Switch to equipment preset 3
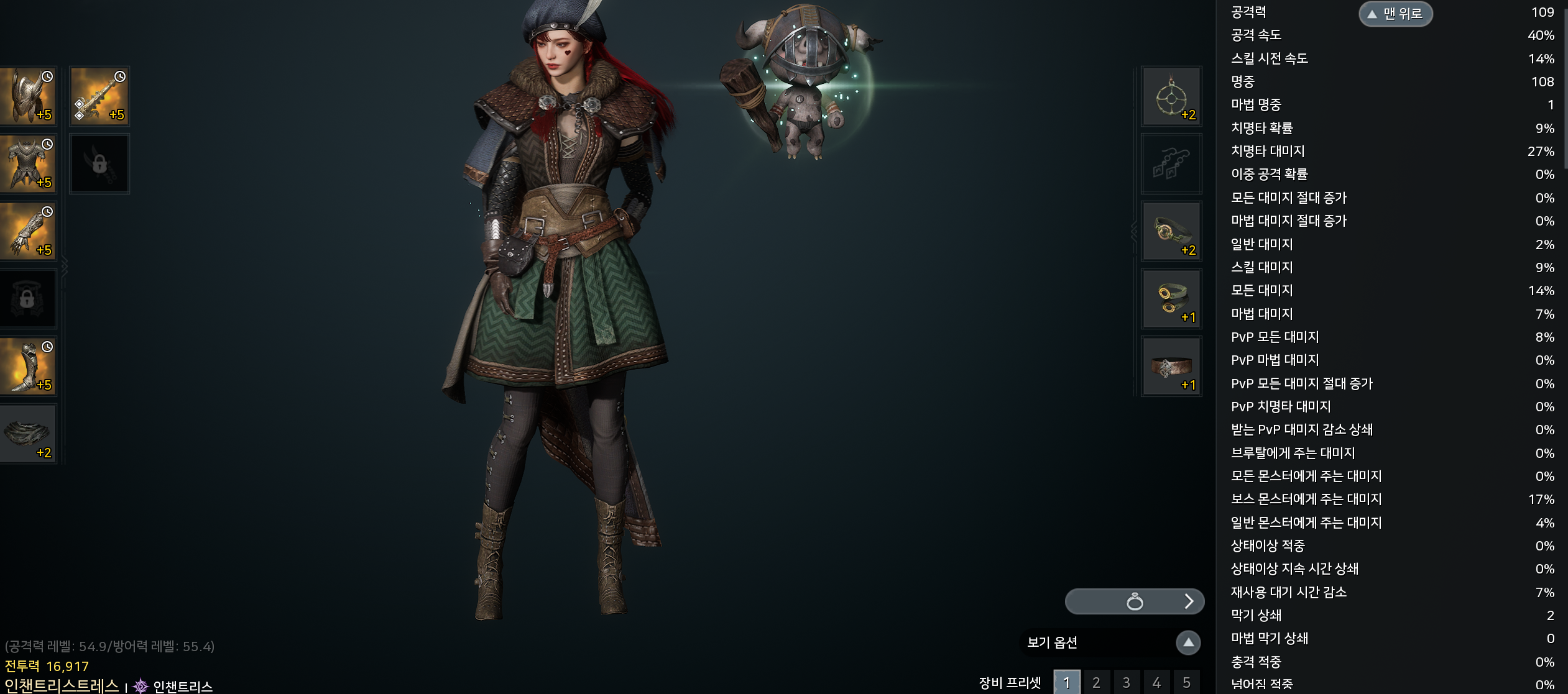The width and height of the screenshot is (1568, 694). pyautogui.click(x=1126, y=682)
